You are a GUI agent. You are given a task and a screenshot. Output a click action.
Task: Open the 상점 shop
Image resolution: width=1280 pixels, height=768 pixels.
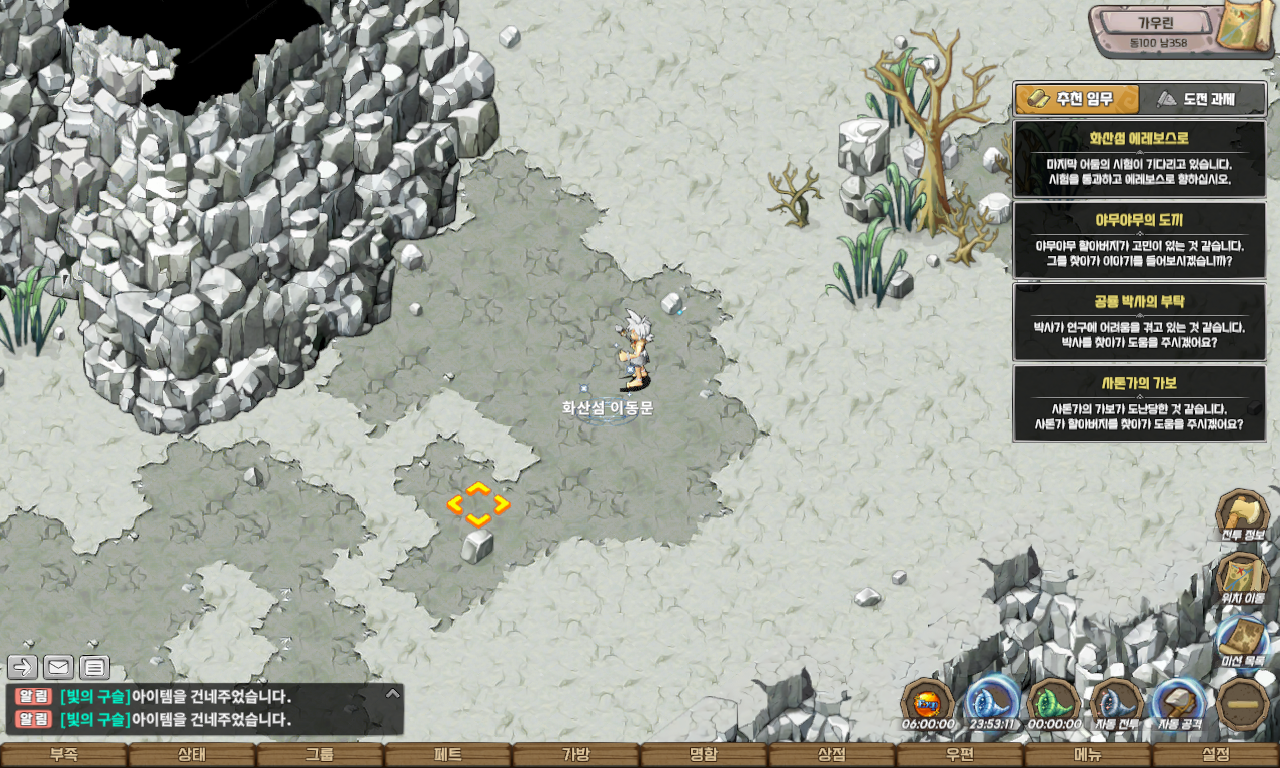(x=832, y=755)
